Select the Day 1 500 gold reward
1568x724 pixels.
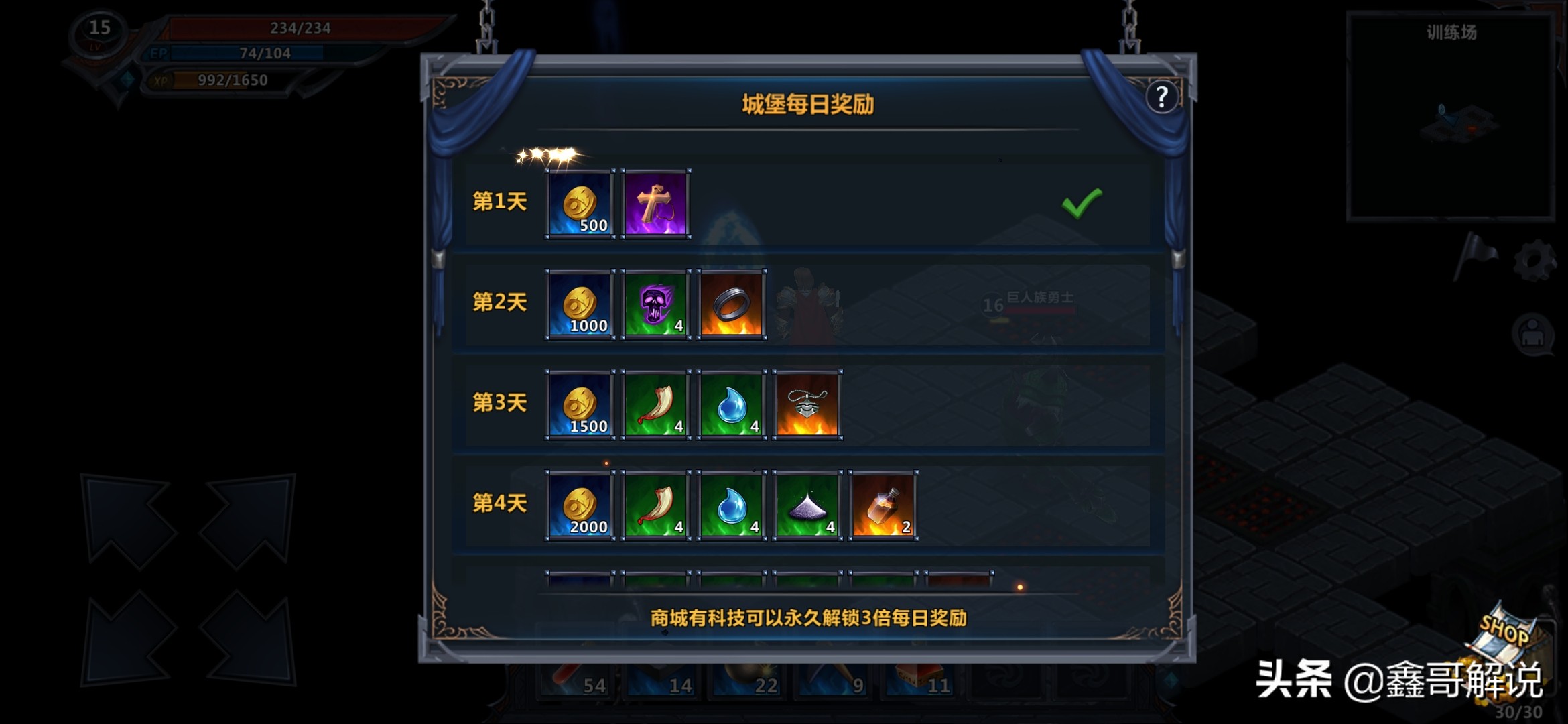click(x=580, y=204)
